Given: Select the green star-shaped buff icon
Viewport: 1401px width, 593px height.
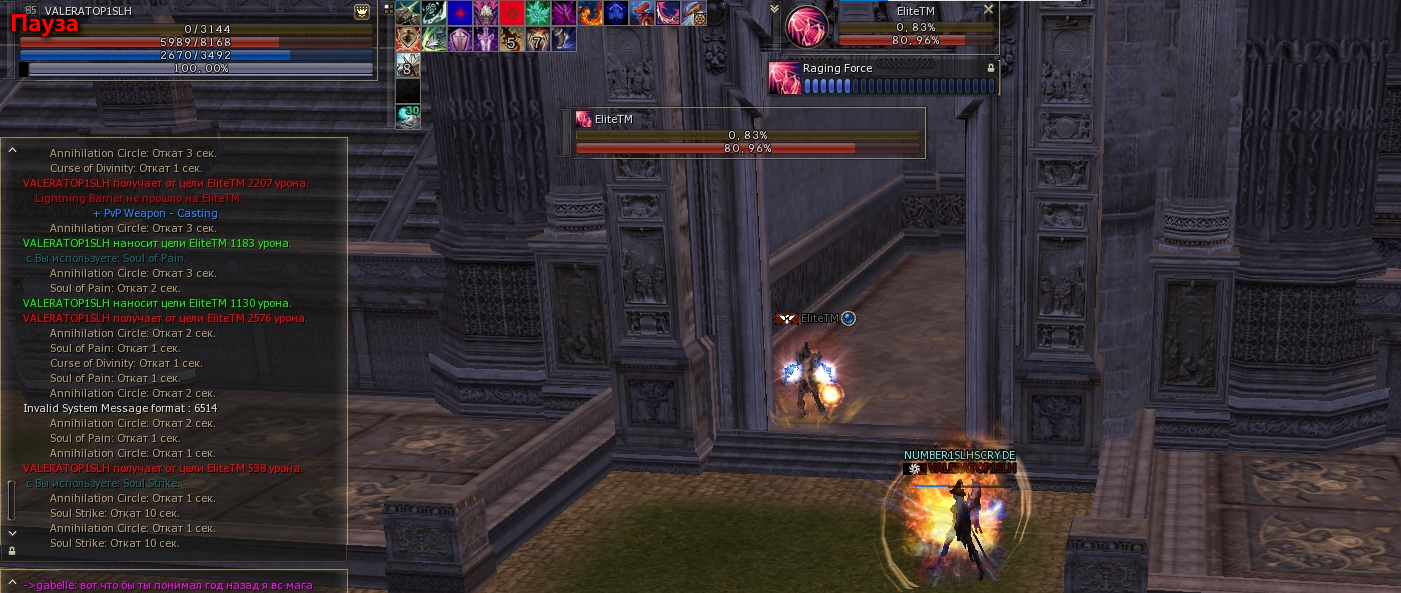Looking at the screenshot, I should point(537,14).
